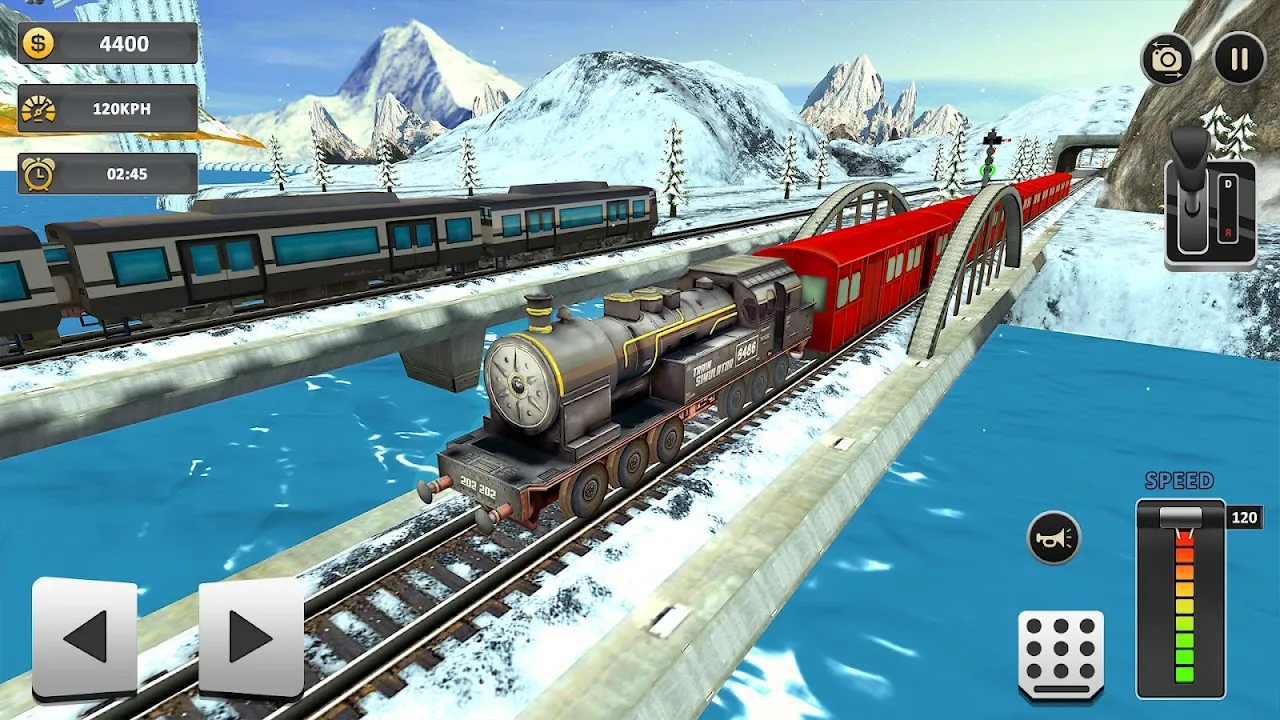Shift the transmission into R

(1229, 233)
